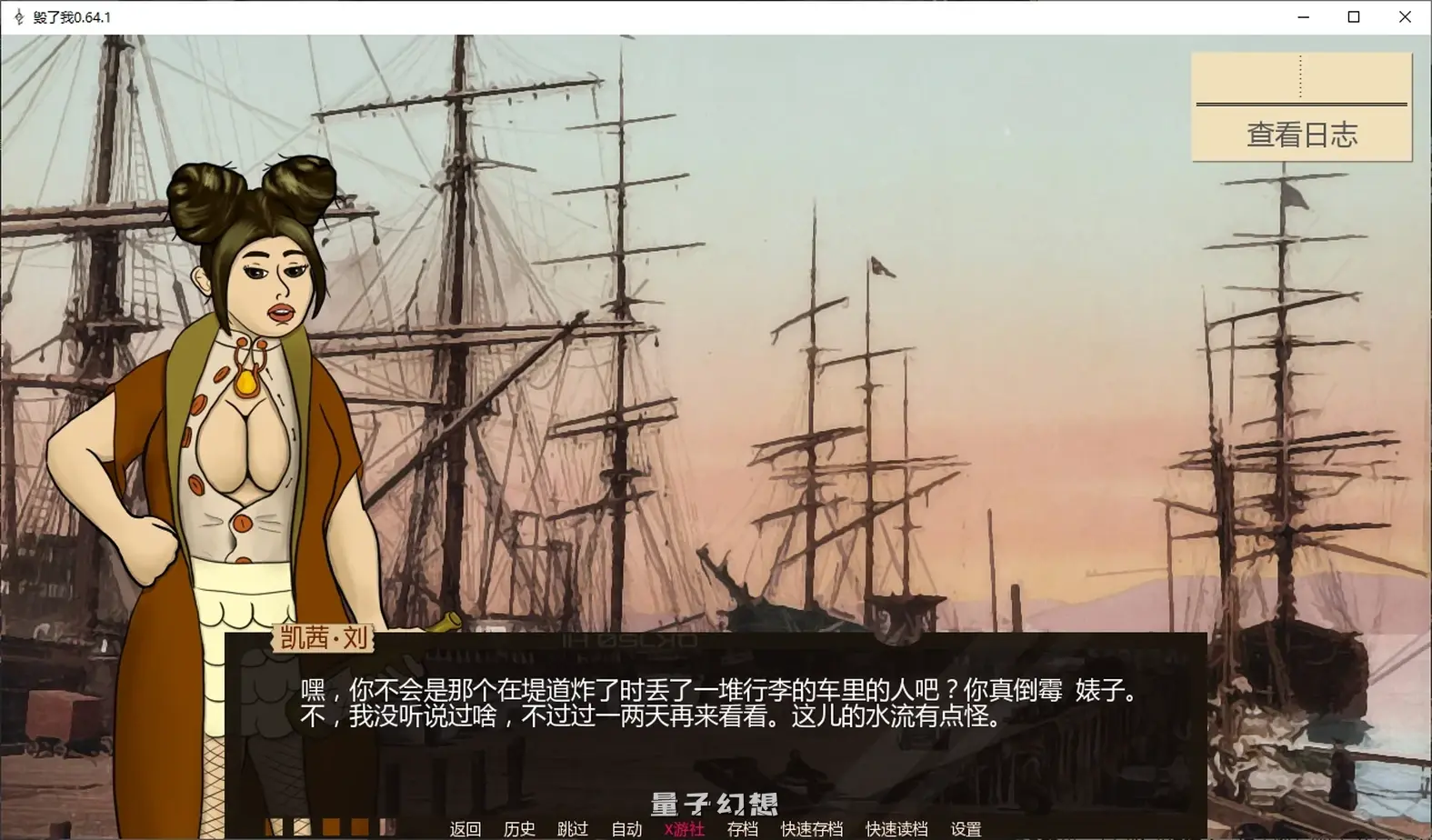This screenshot has height=840, width=1432.
Task: Open the 设置 settings screen
Action: (967, 828)
